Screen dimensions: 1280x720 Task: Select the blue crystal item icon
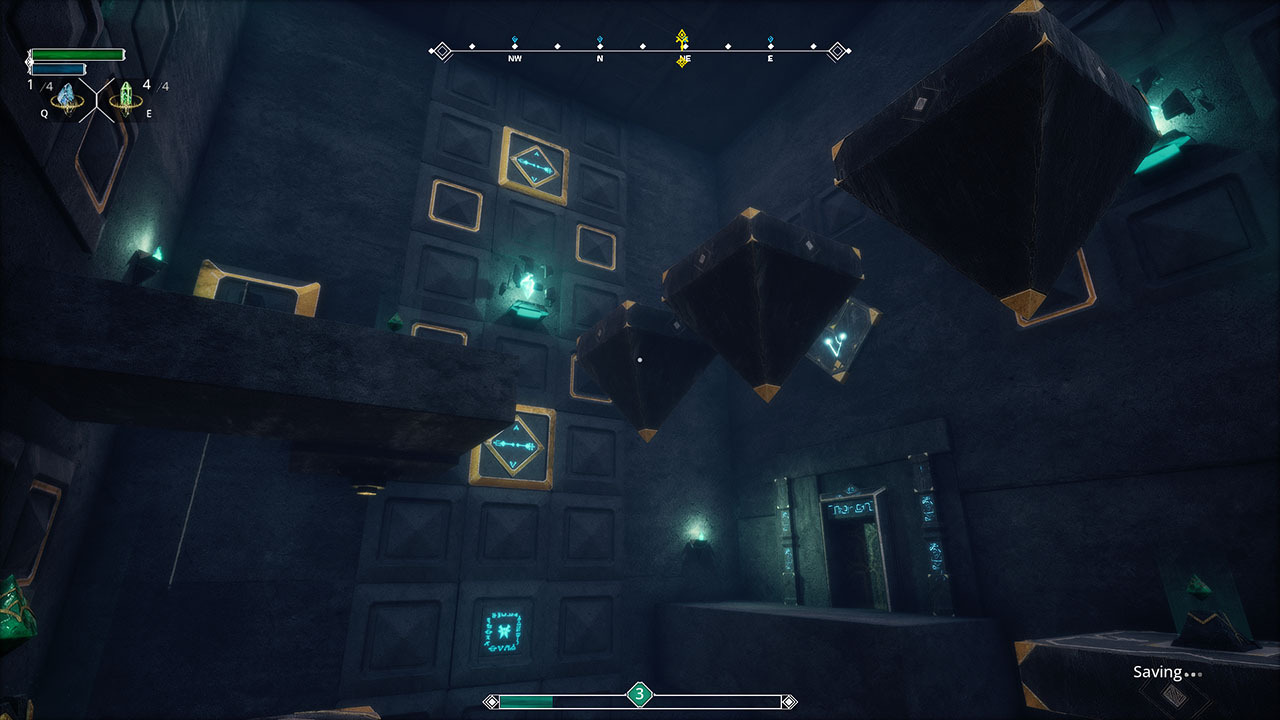pyautogui.click(x=67, y=97)
